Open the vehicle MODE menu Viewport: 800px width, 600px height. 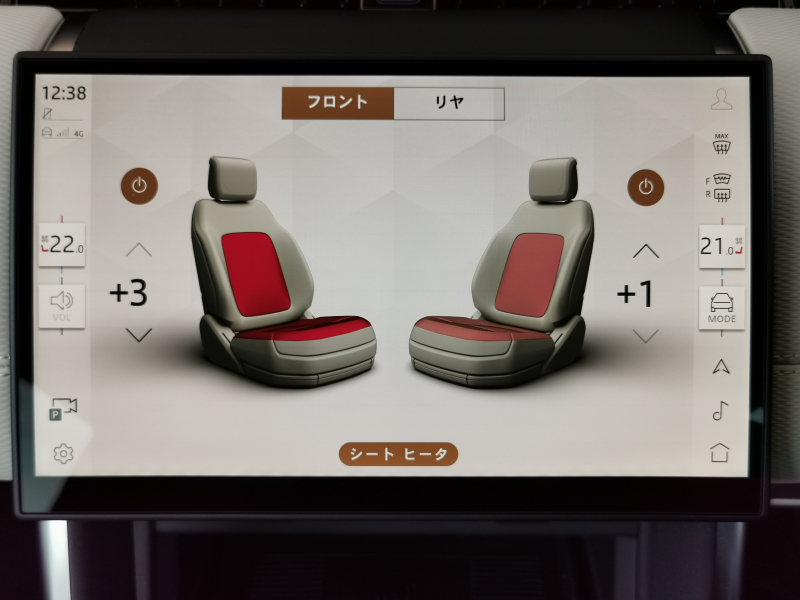tap(721, 307)
